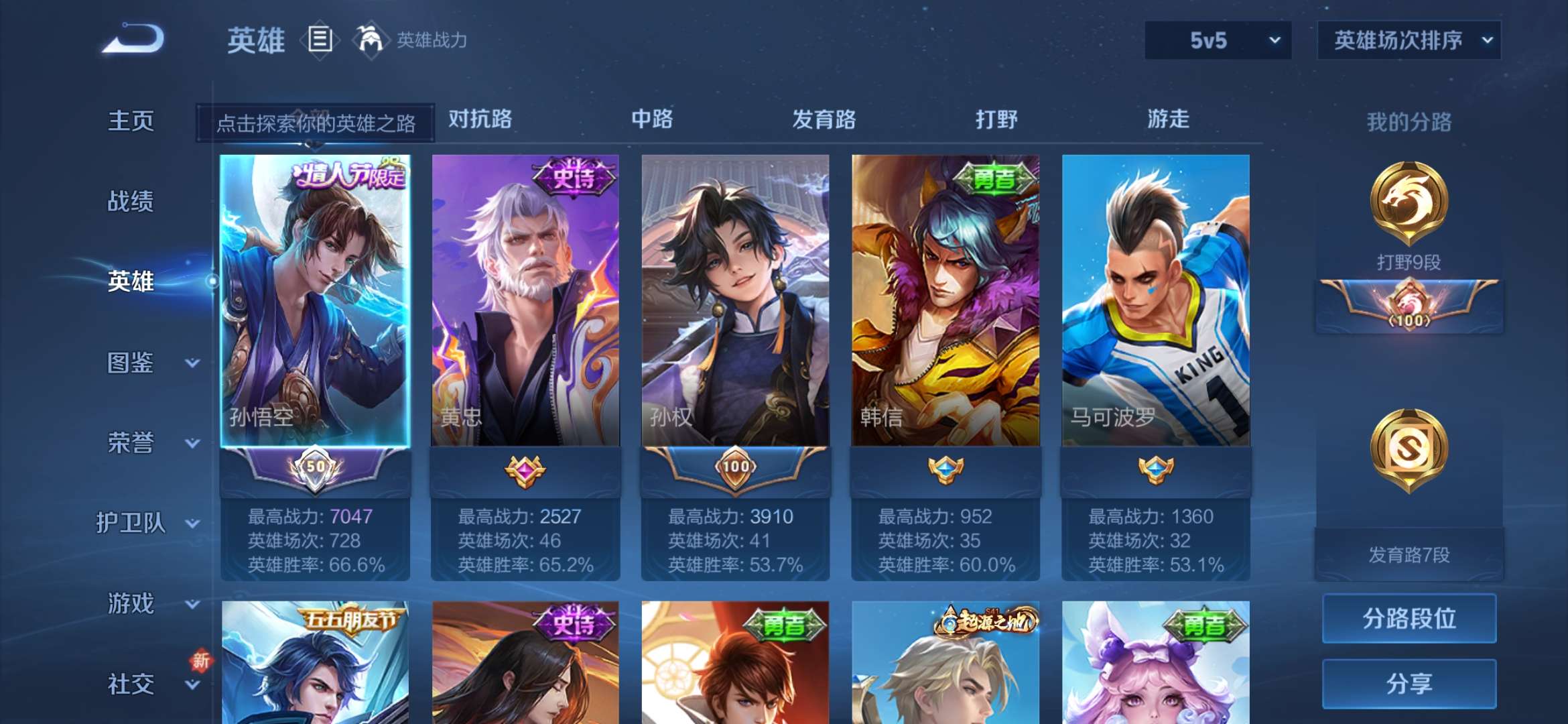Screen dimensions: 1568x724
Task: Select the 韩信 hero card
Action: pos(945,295)
